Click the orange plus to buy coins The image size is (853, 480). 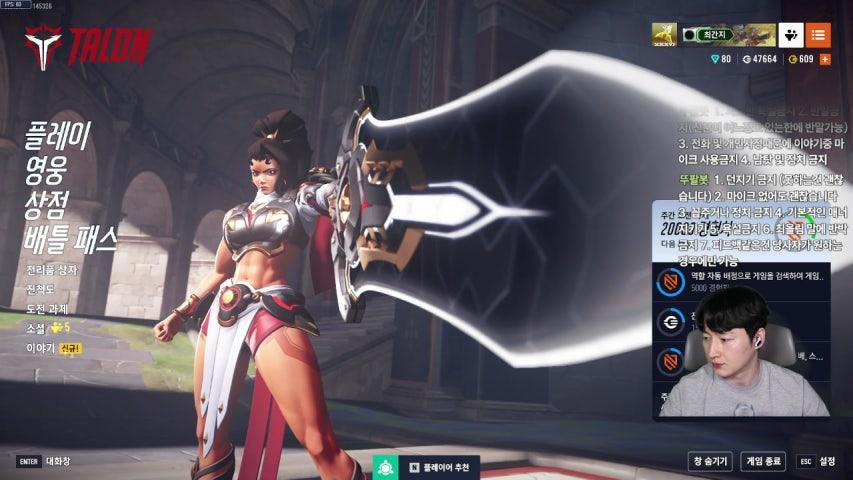825,60
